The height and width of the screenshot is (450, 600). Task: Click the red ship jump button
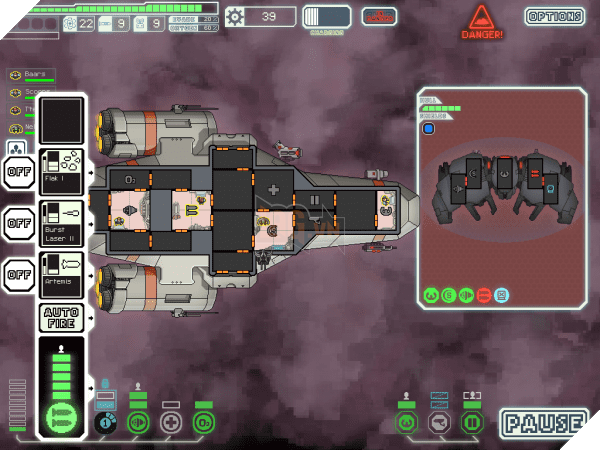(379, 16)
